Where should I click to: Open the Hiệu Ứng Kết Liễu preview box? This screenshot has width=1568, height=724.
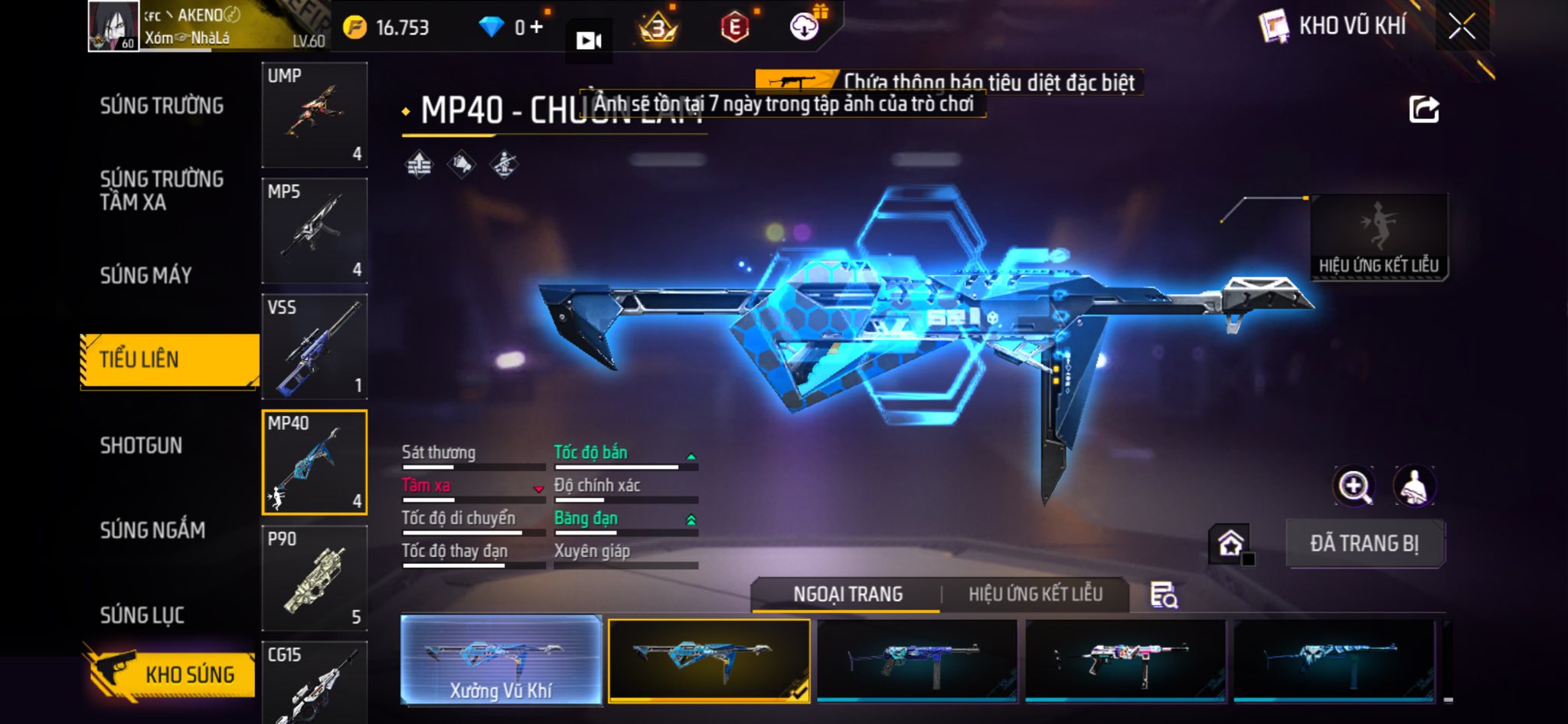point(1378,237)
